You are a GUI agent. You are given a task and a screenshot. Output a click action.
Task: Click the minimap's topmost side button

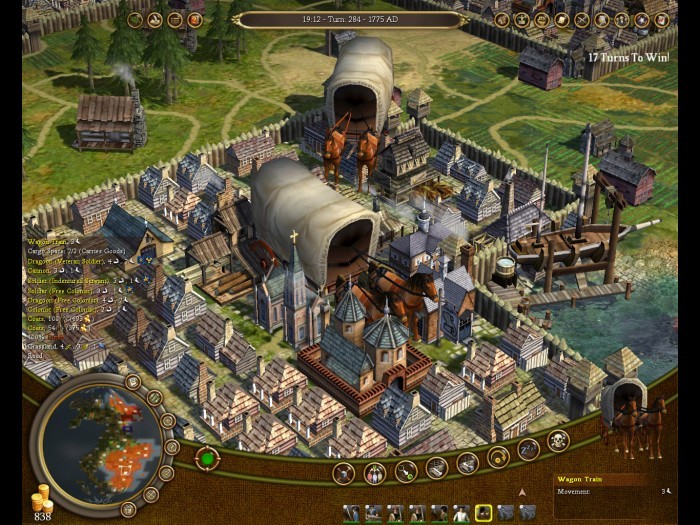133,381
